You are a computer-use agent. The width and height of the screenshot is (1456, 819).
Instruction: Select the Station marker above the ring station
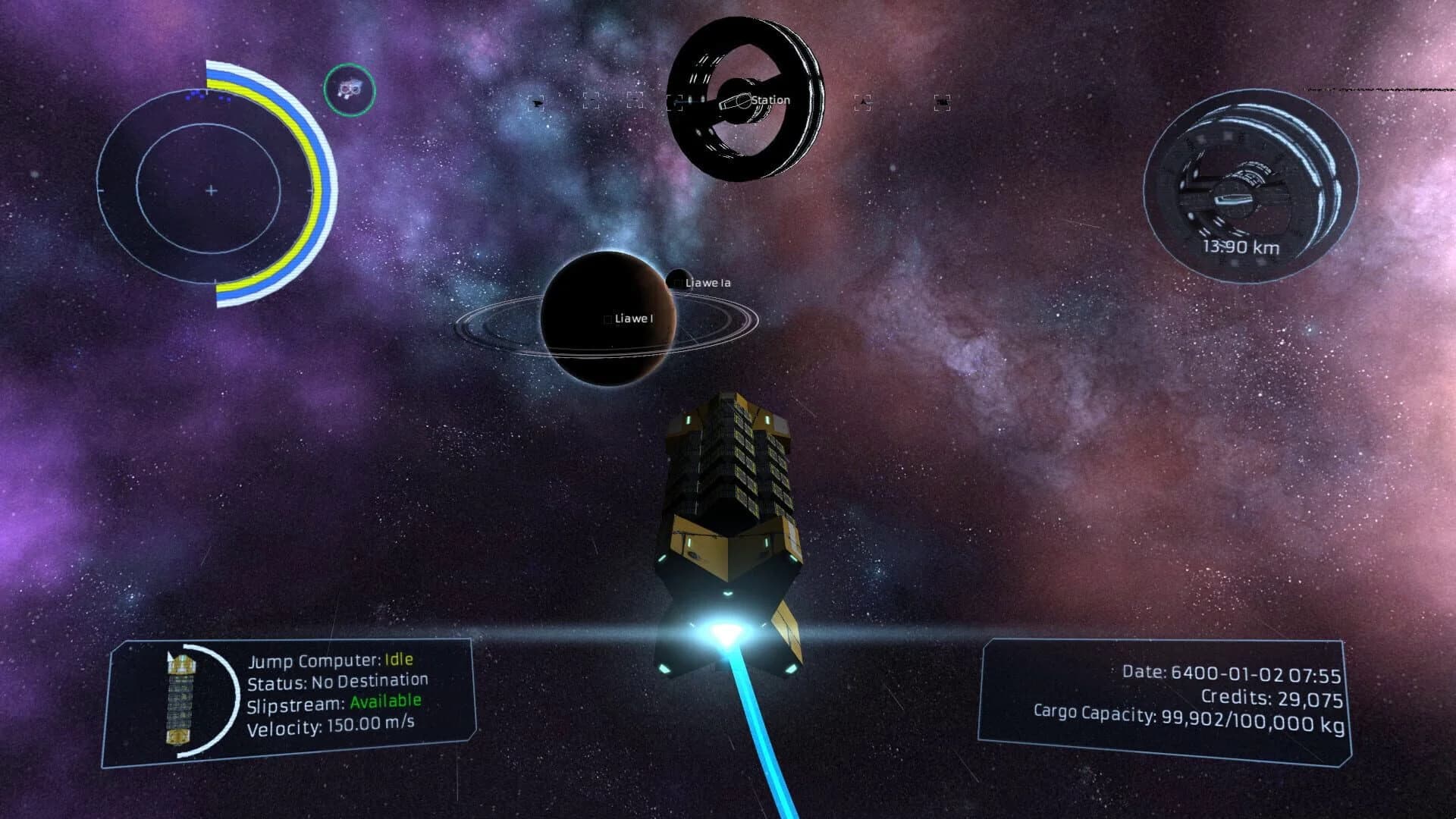(x=767, y=99)
